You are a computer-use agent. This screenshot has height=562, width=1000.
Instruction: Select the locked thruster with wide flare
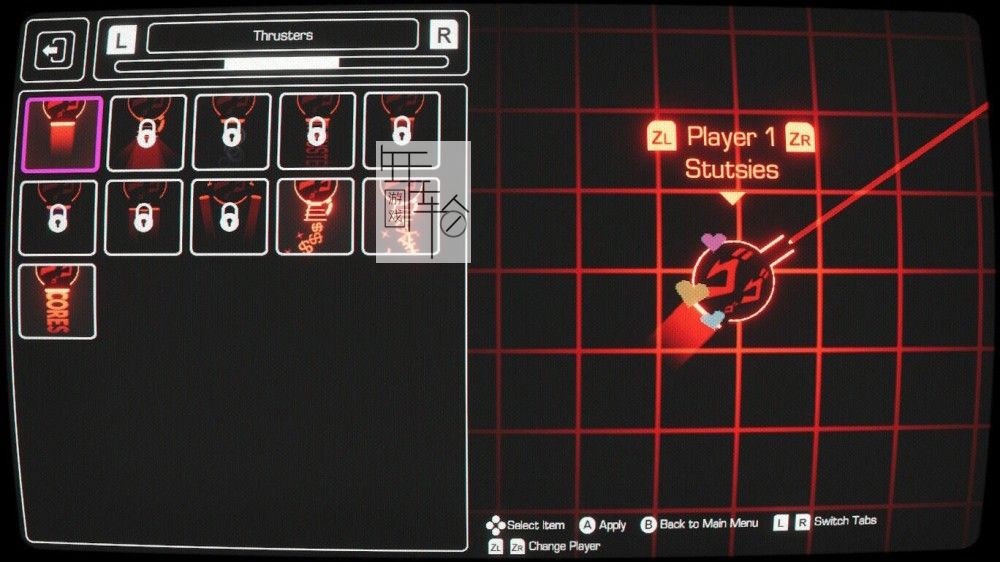(146, 134)
